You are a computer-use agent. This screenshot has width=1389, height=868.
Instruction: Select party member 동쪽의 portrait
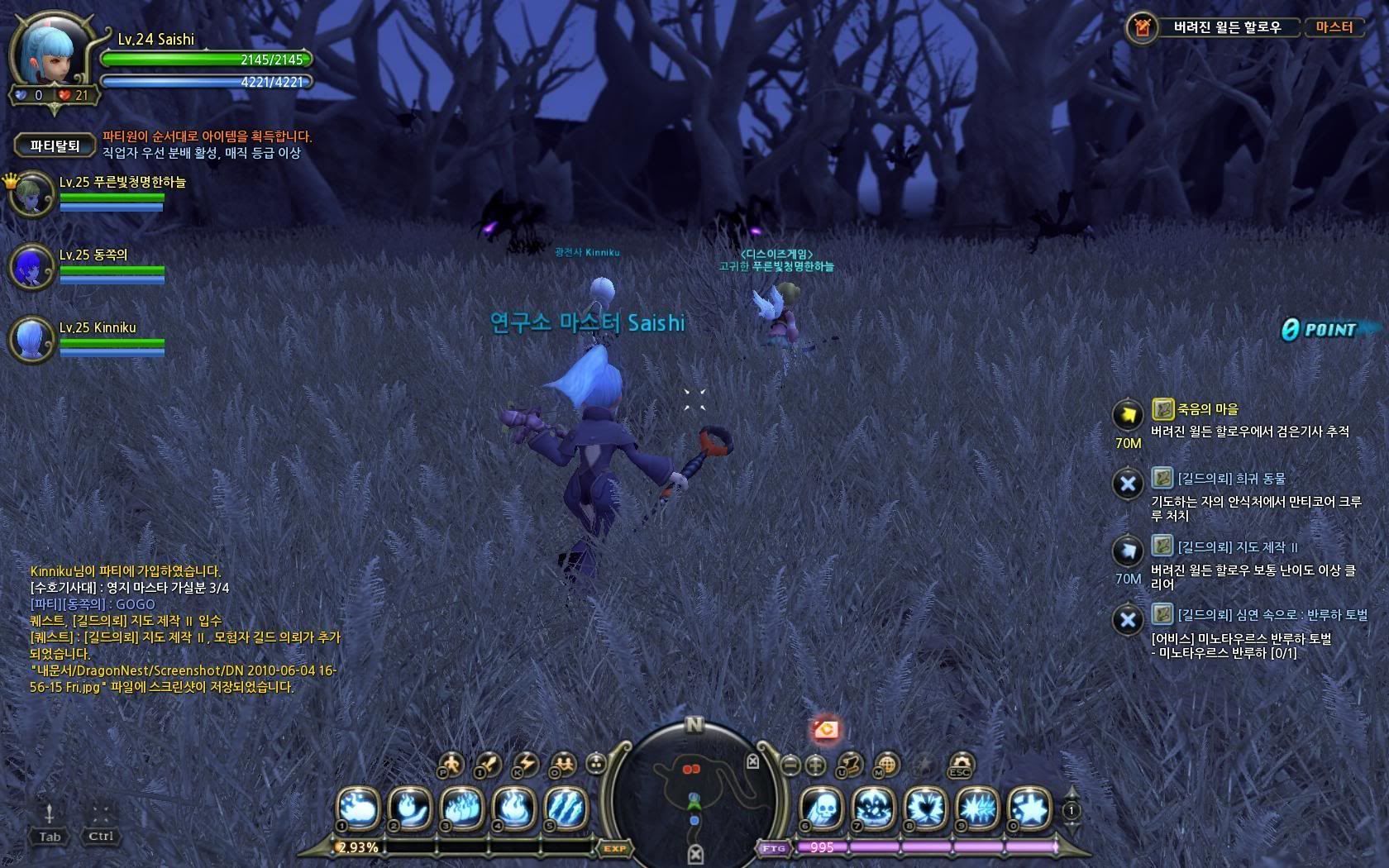coord(32,267)
